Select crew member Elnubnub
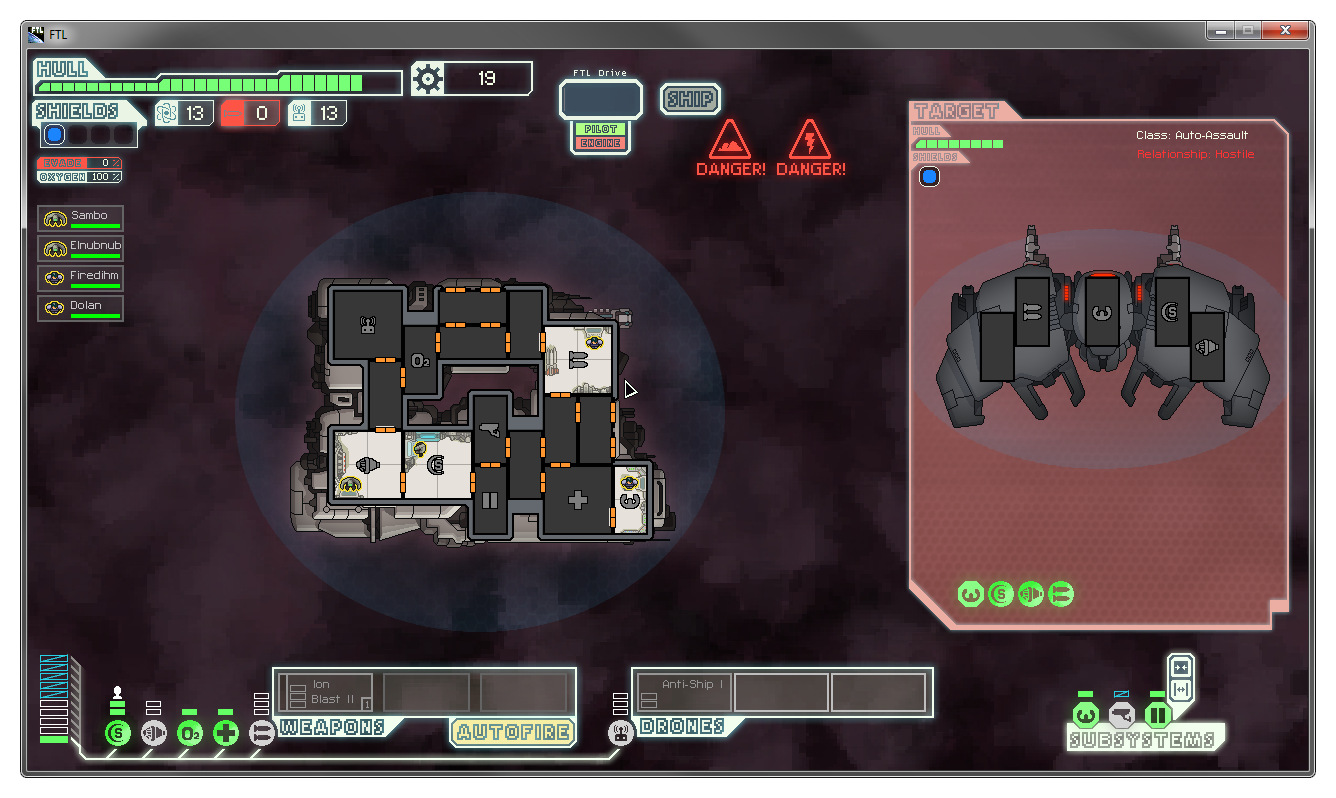Screen dimensions: 1336x798 click(x=81, y=248)
